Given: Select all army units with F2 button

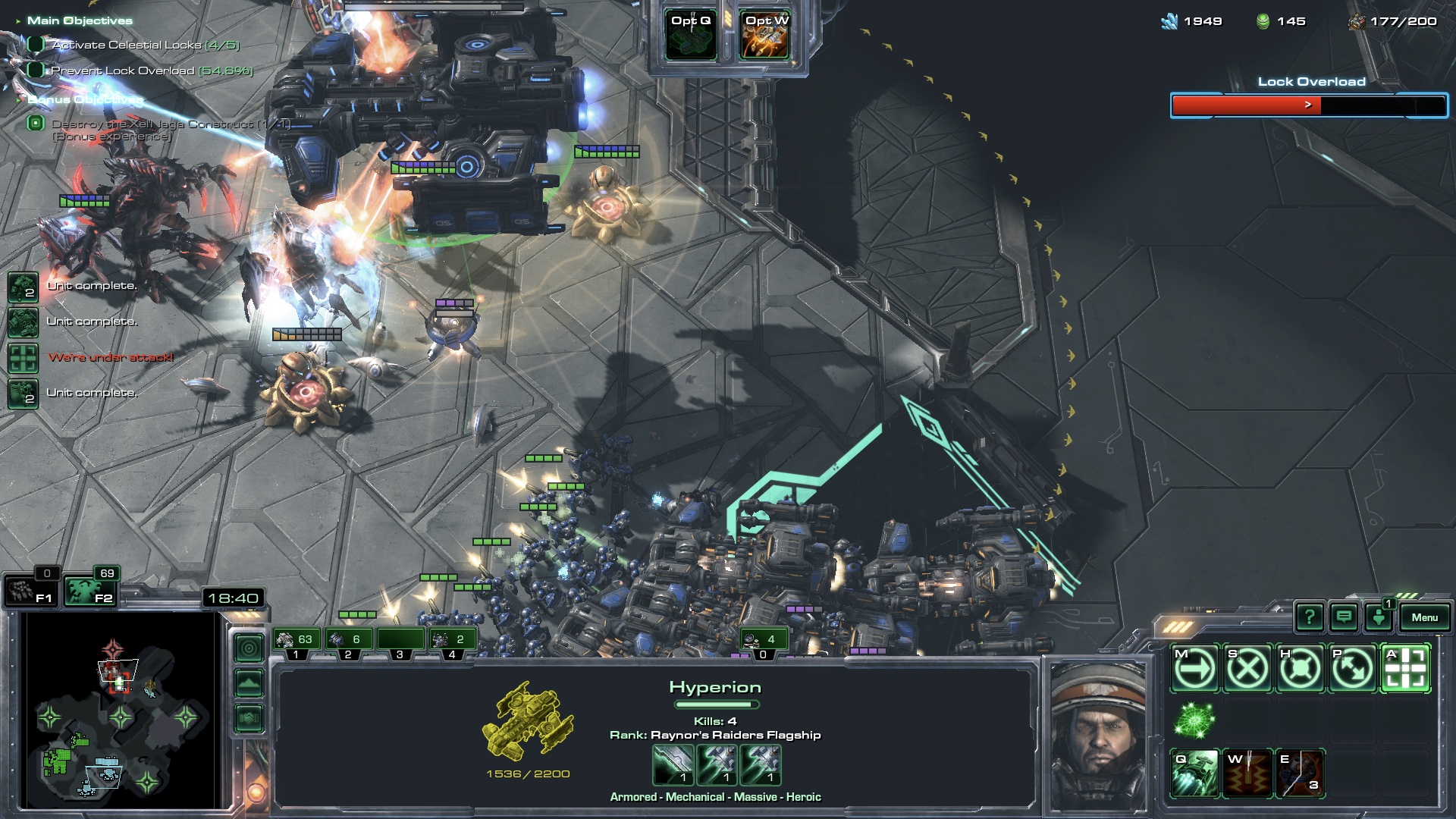Looking at the screenshot, I should click(x=89, y=591).
